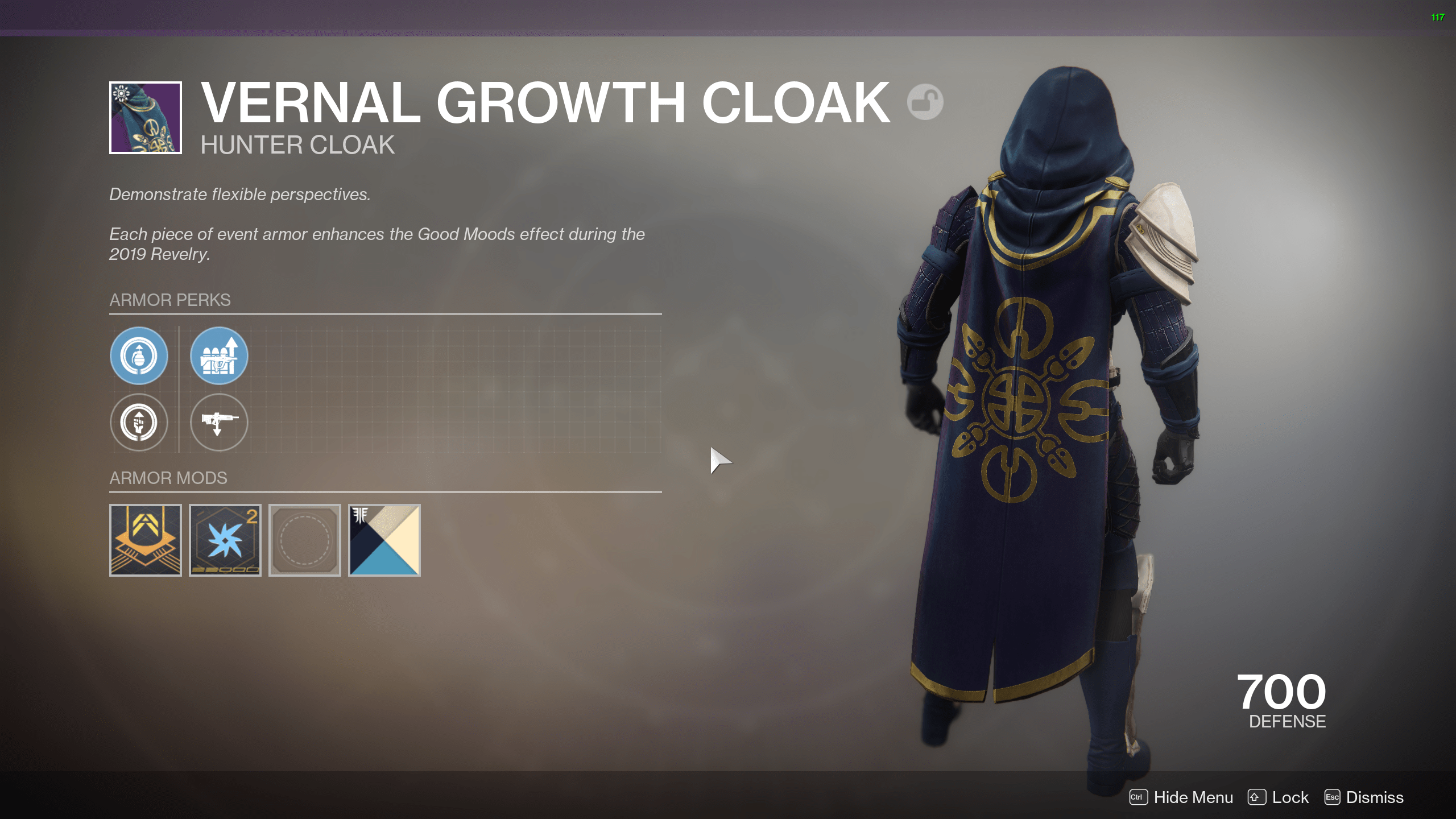Select the melee energy perk circle
1456x819 pixels.
click(139, 423)
